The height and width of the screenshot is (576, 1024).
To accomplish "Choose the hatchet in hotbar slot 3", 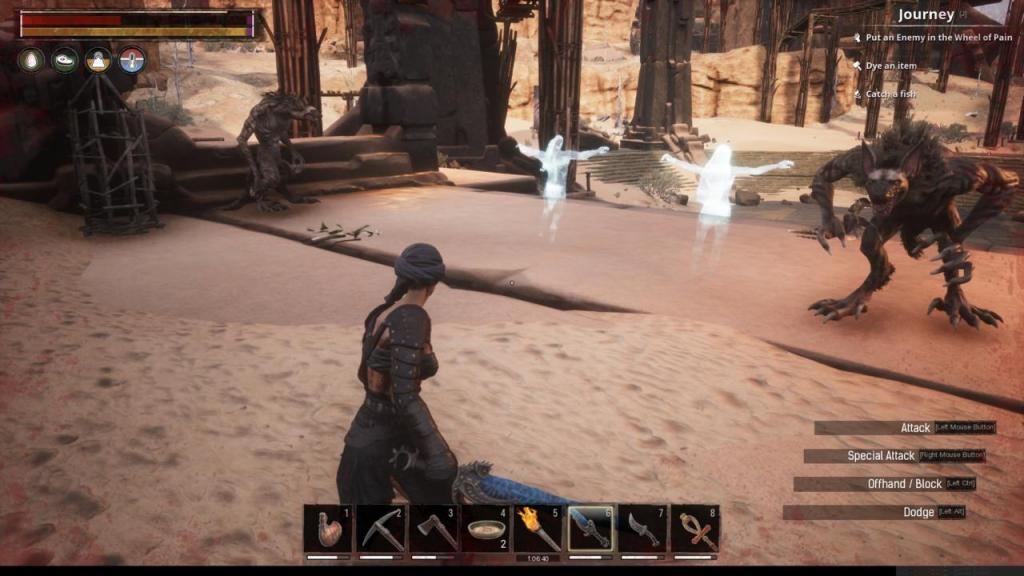I will (433, 529).
